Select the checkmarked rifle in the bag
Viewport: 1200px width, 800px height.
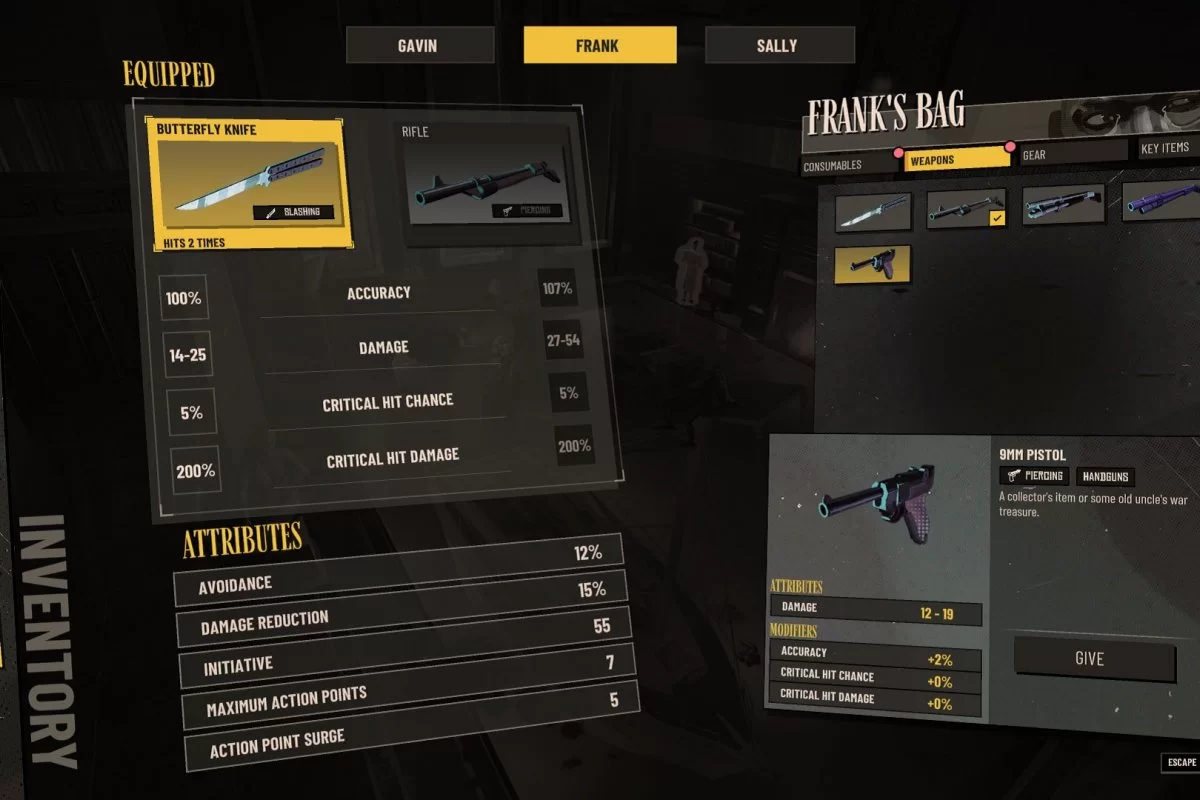coord(966,207)
